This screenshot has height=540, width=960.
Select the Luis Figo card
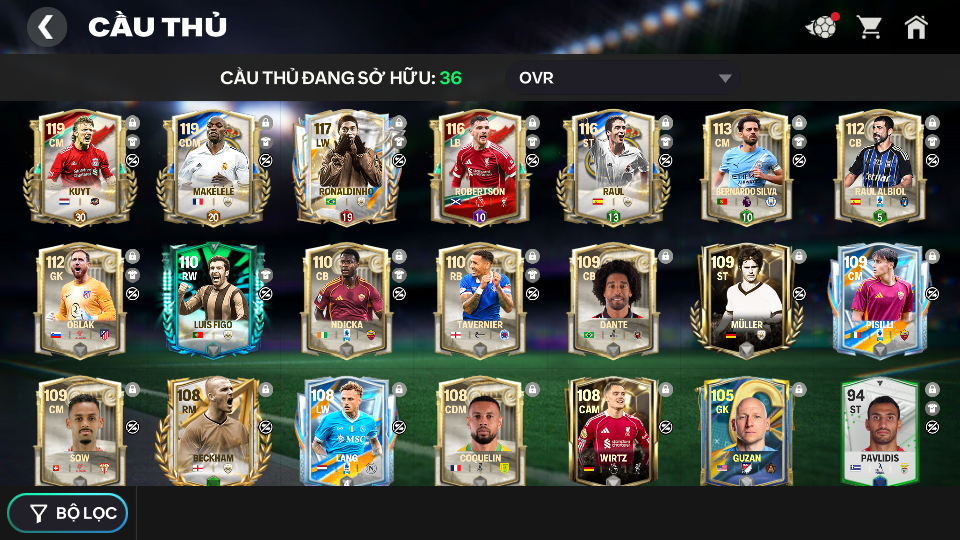click(213, 300)
